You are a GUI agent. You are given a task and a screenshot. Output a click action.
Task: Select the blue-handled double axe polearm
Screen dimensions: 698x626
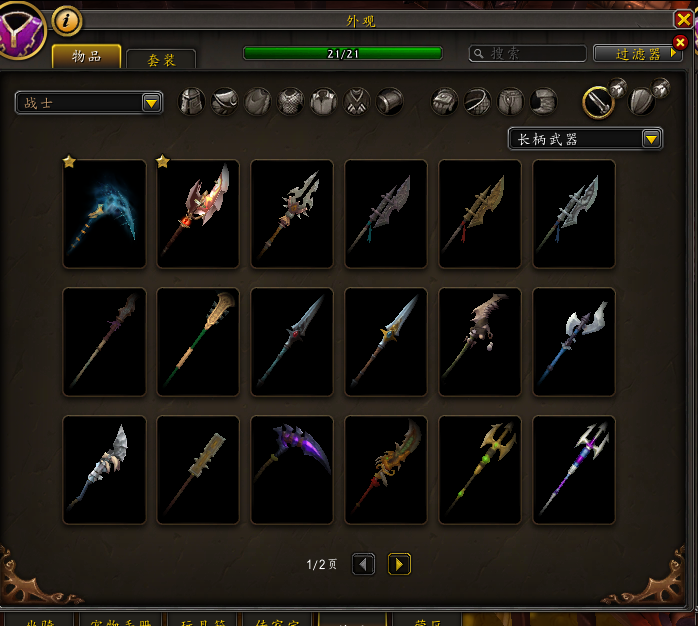(x=574, y=342)
